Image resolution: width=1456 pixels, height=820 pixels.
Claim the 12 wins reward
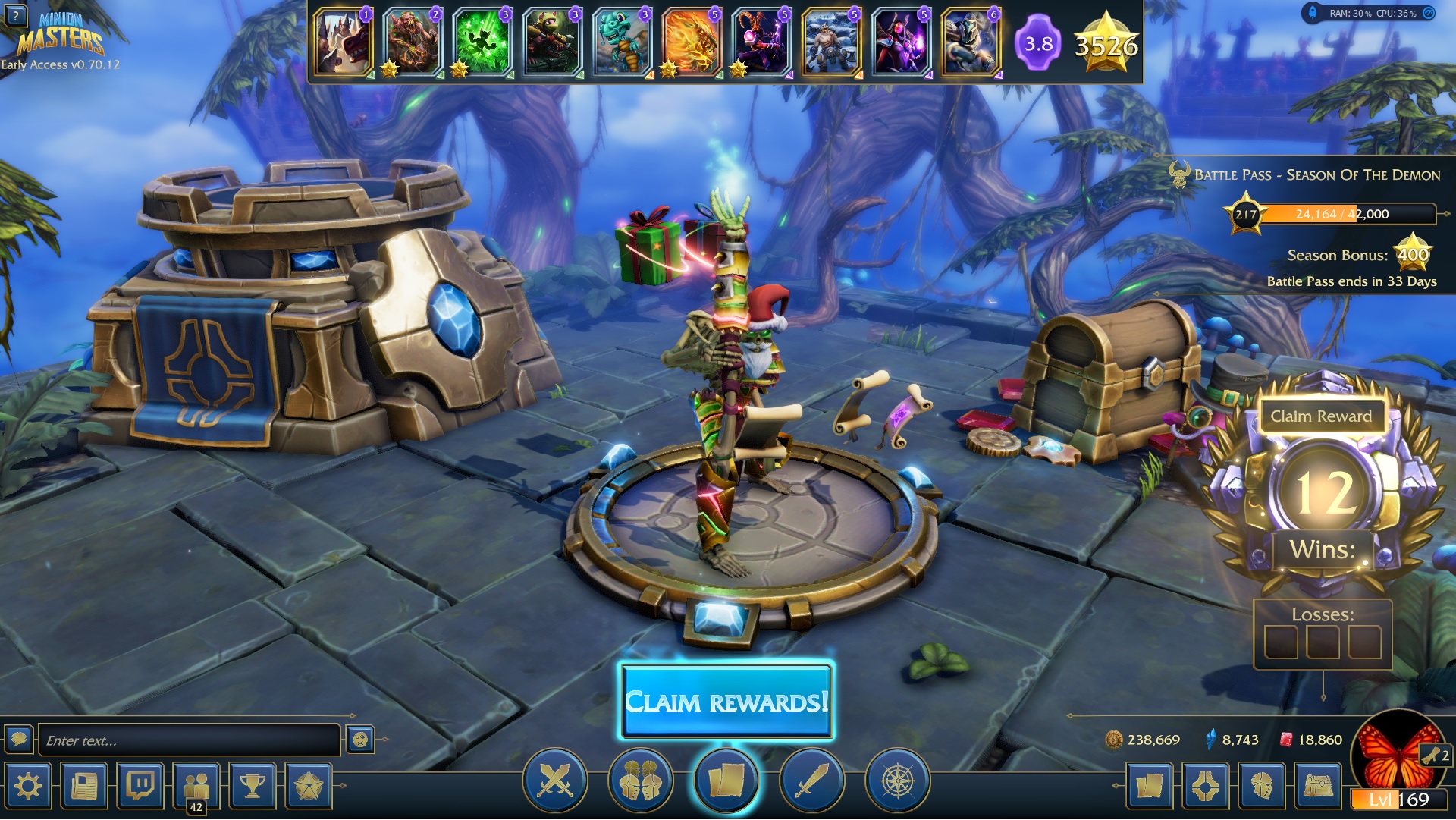(1321, 416)
